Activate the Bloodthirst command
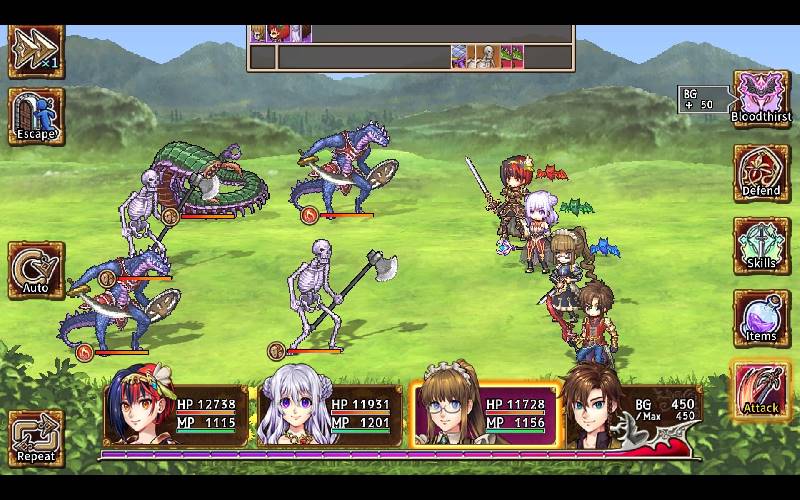 762,97
